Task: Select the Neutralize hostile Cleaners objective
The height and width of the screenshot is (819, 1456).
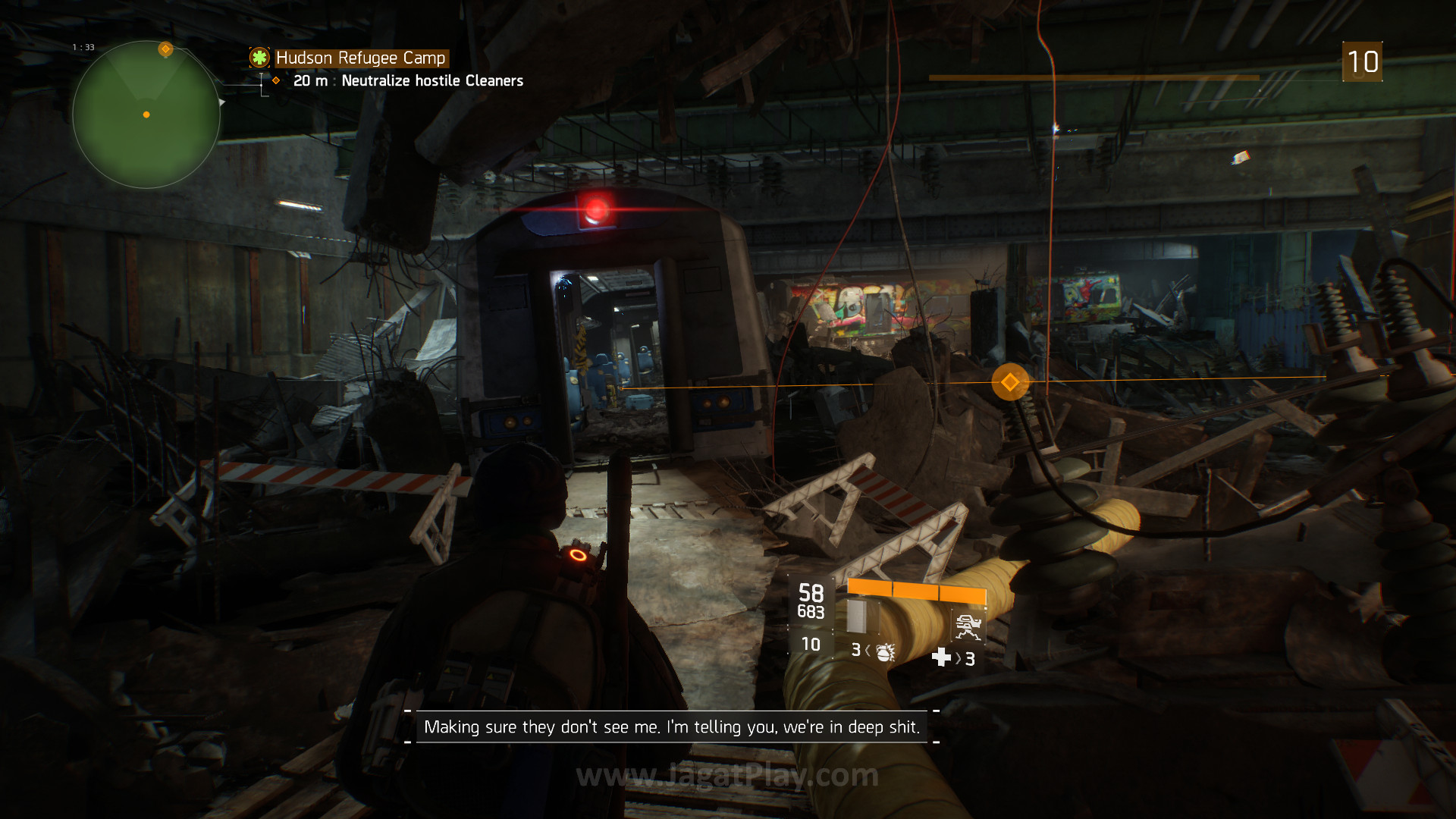Action: (431, 81)
